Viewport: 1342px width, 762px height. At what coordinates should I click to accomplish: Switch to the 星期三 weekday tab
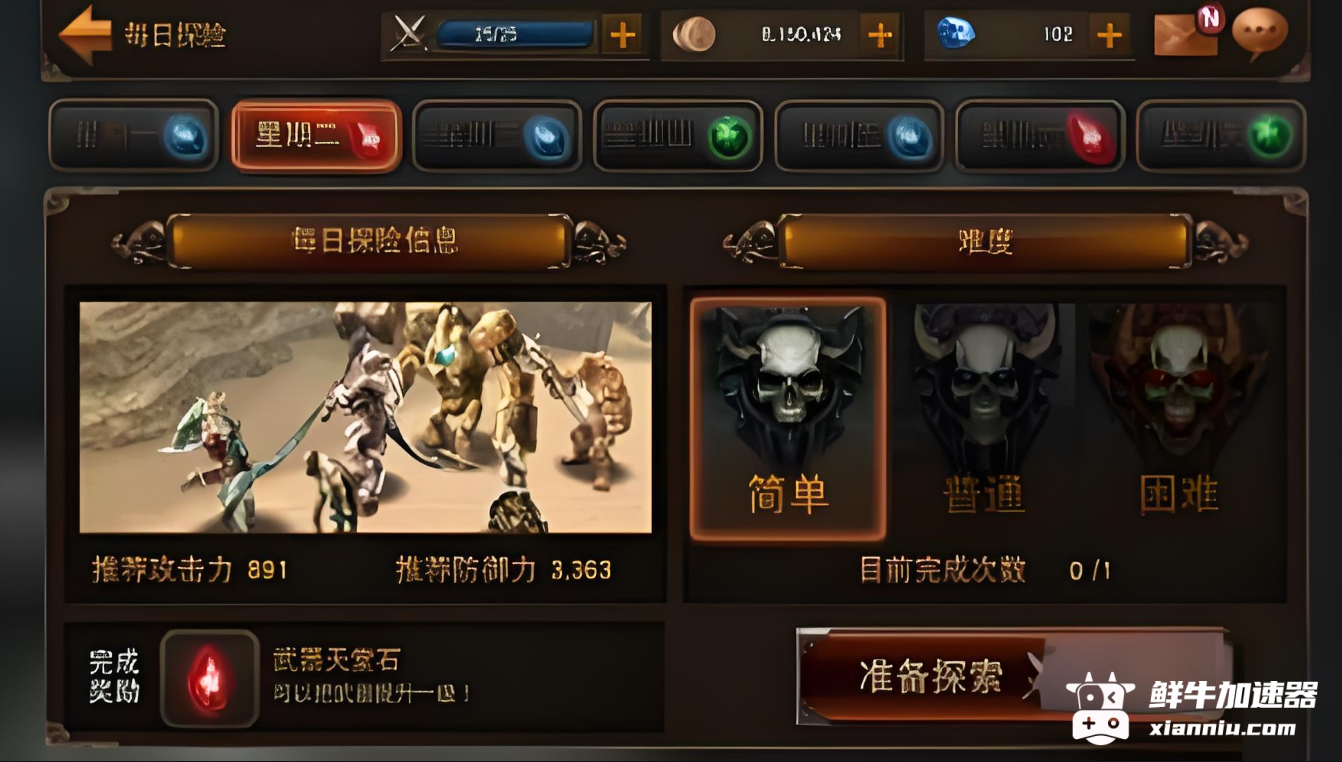(498, 135)
